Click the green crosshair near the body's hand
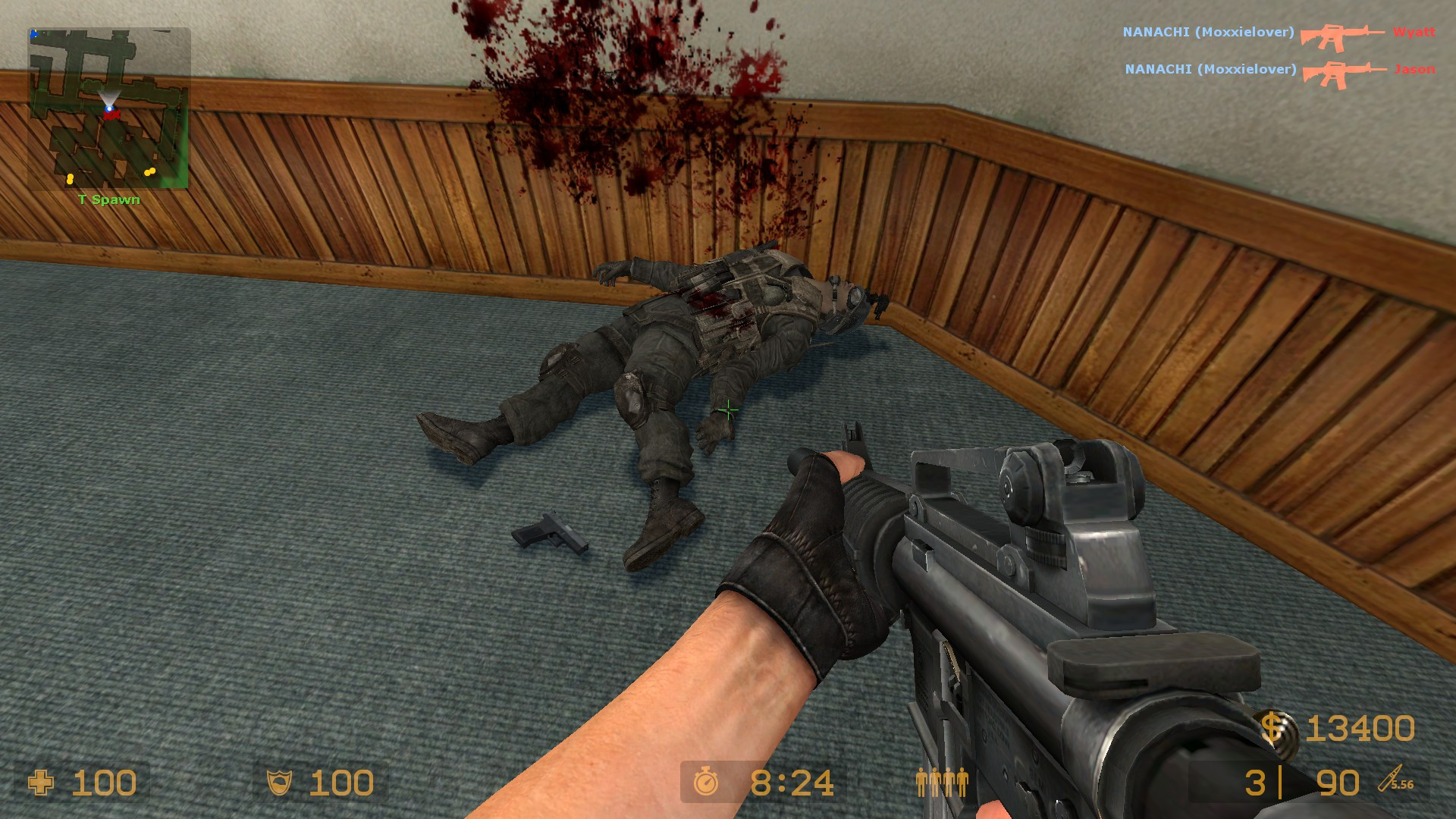 pyautogui.click(x=728, y=409)
